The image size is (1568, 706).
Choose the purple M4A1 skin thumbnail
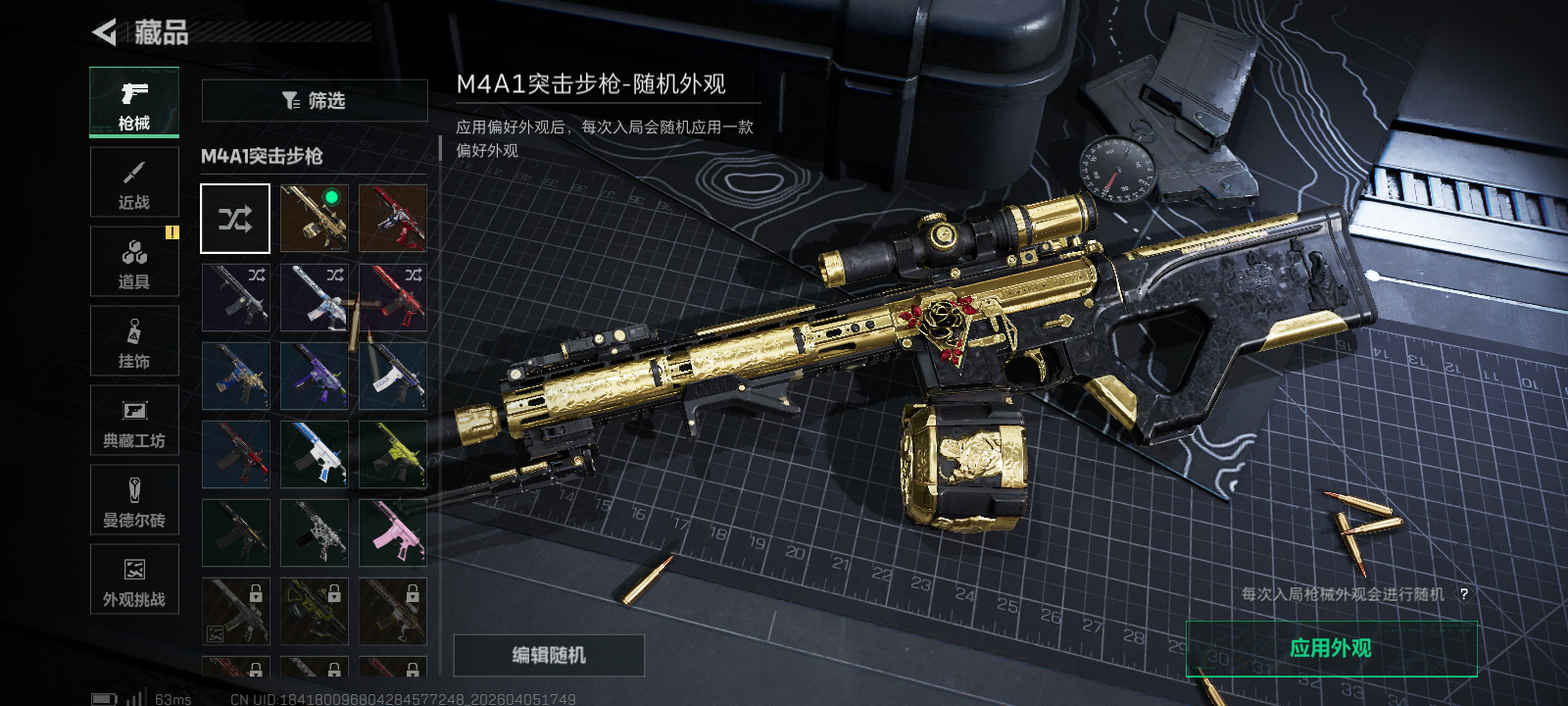click(x=314, y=376)
